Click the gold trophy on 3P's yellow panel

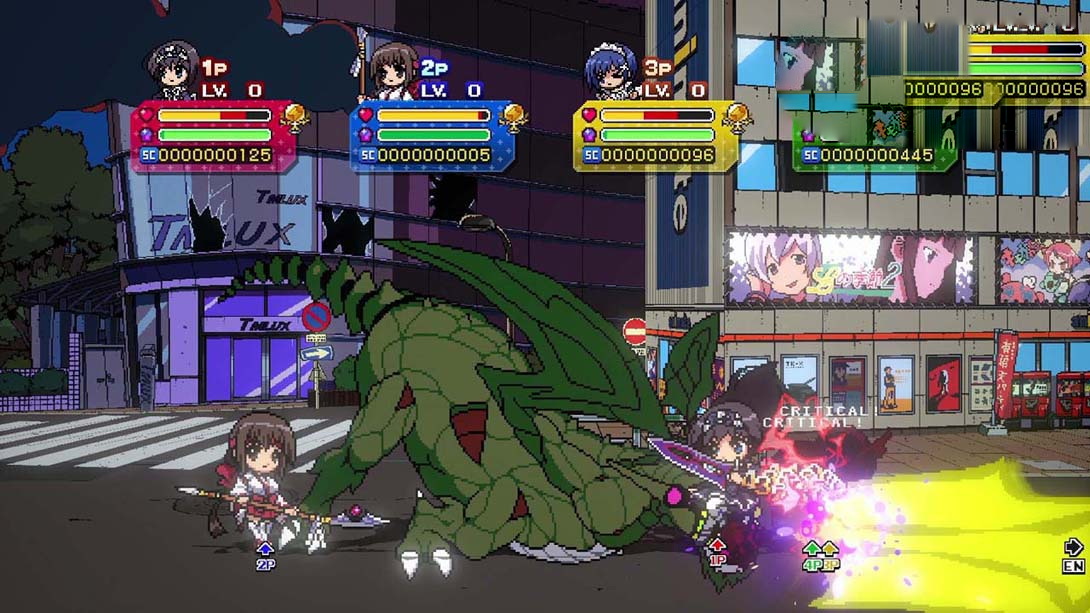[737, 119]
